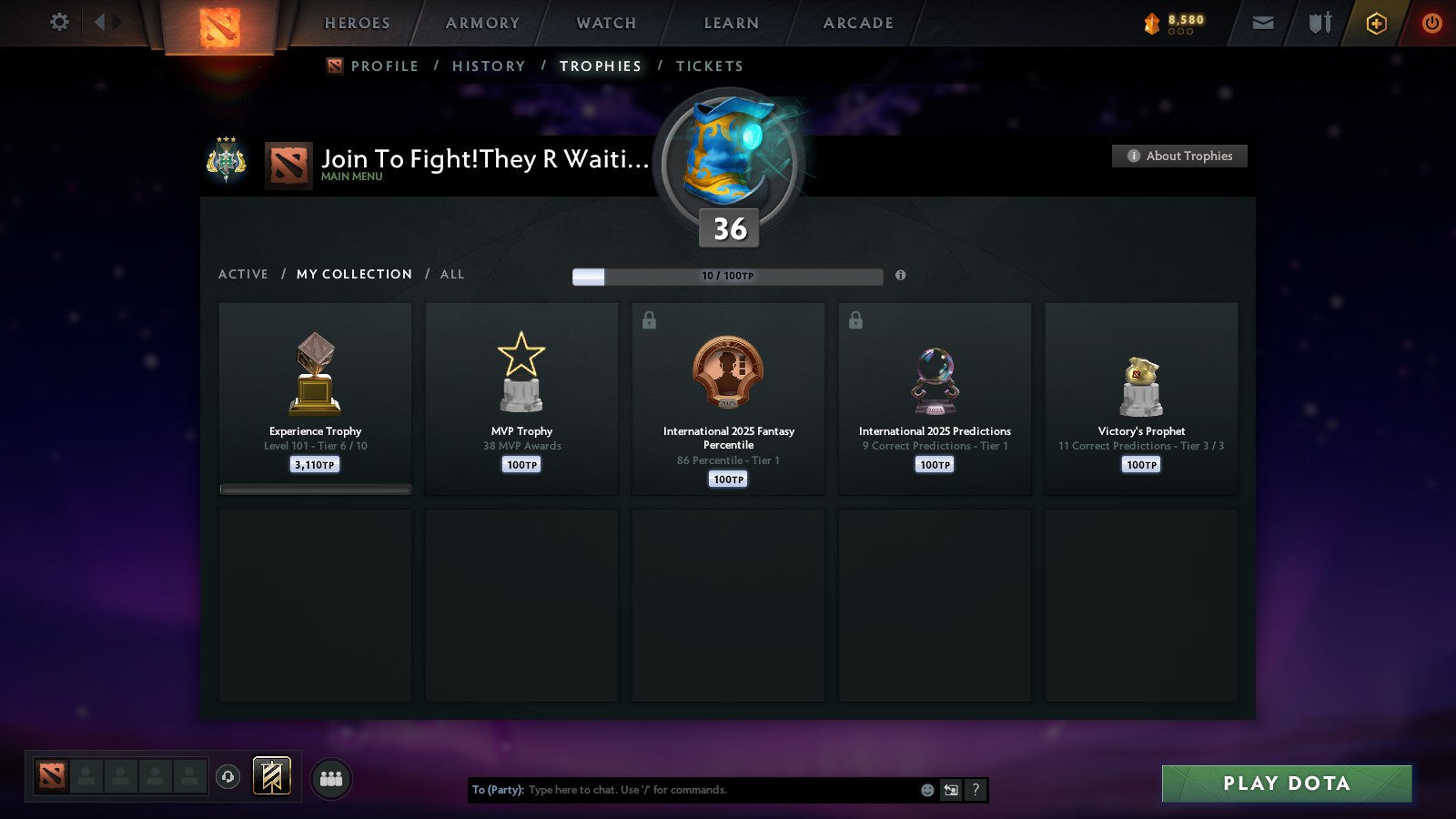The height and width of the screenshot is (819, 1456).
Task: Select the ALL trophy filter
Action: [451, 274]
